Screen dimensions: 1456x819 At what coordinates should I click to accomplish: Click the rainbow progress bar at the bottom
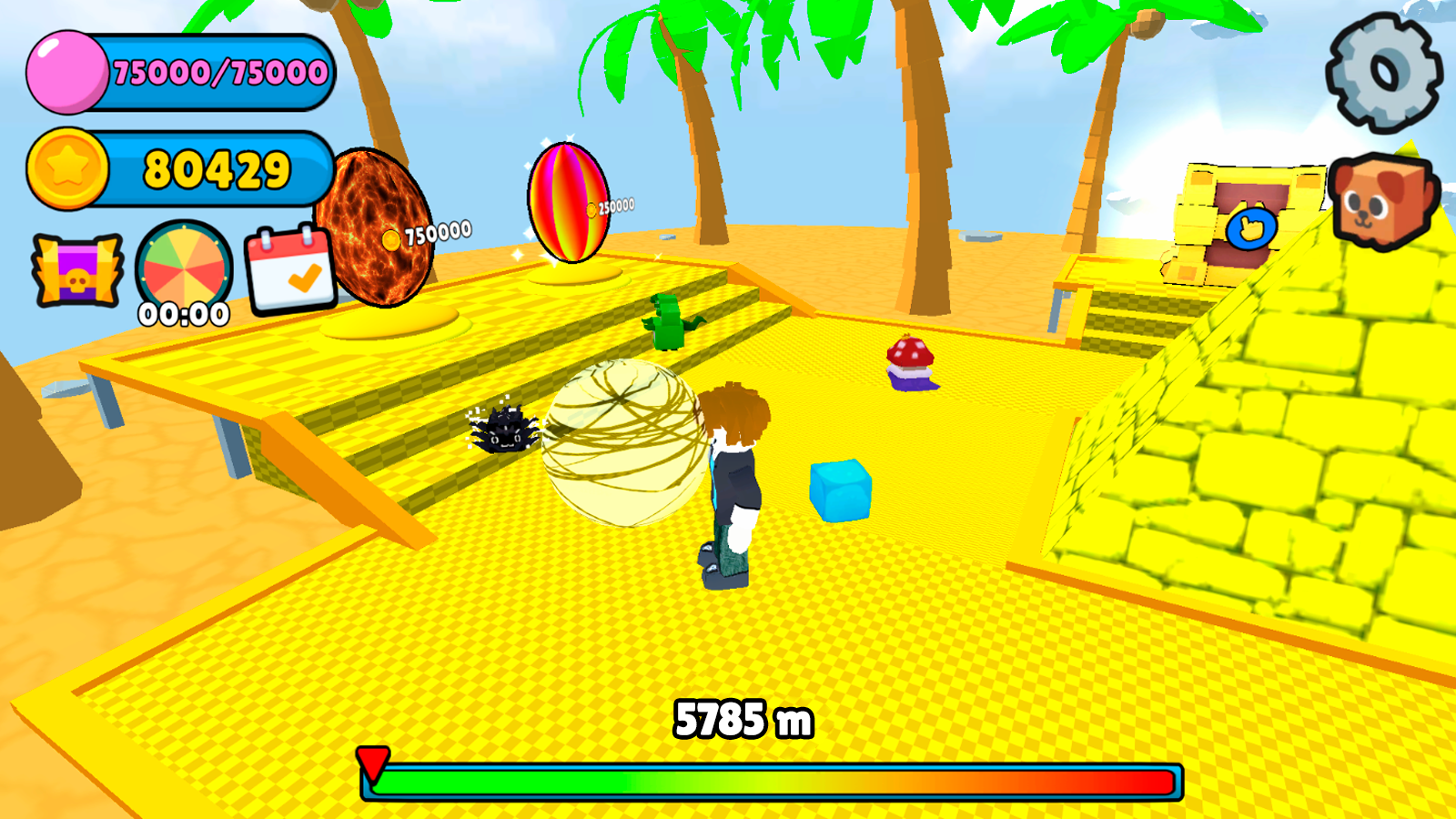[x=773, y=778]
